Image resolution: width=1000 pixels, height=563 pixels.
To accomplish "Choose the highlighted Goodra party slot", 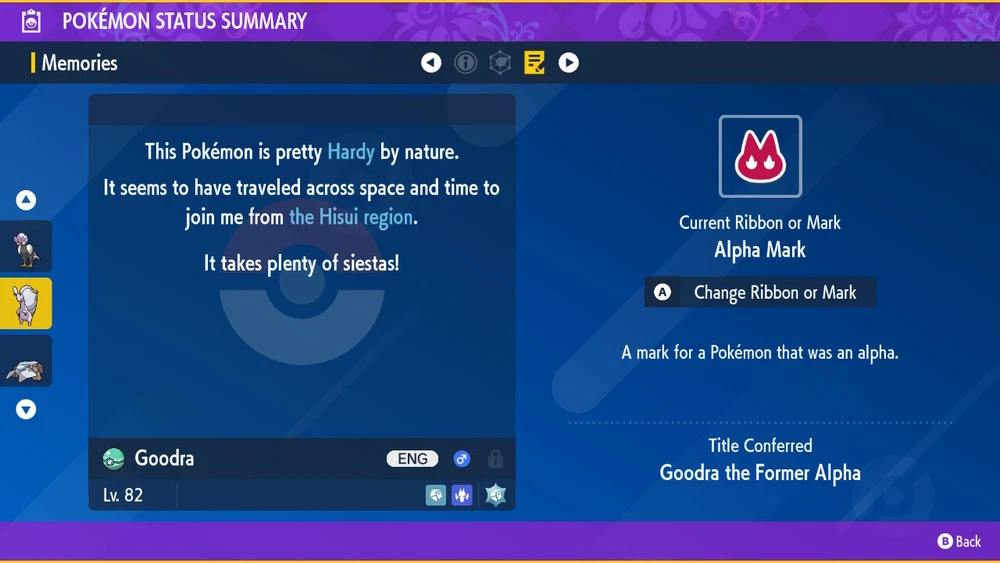I will (26, 304).
